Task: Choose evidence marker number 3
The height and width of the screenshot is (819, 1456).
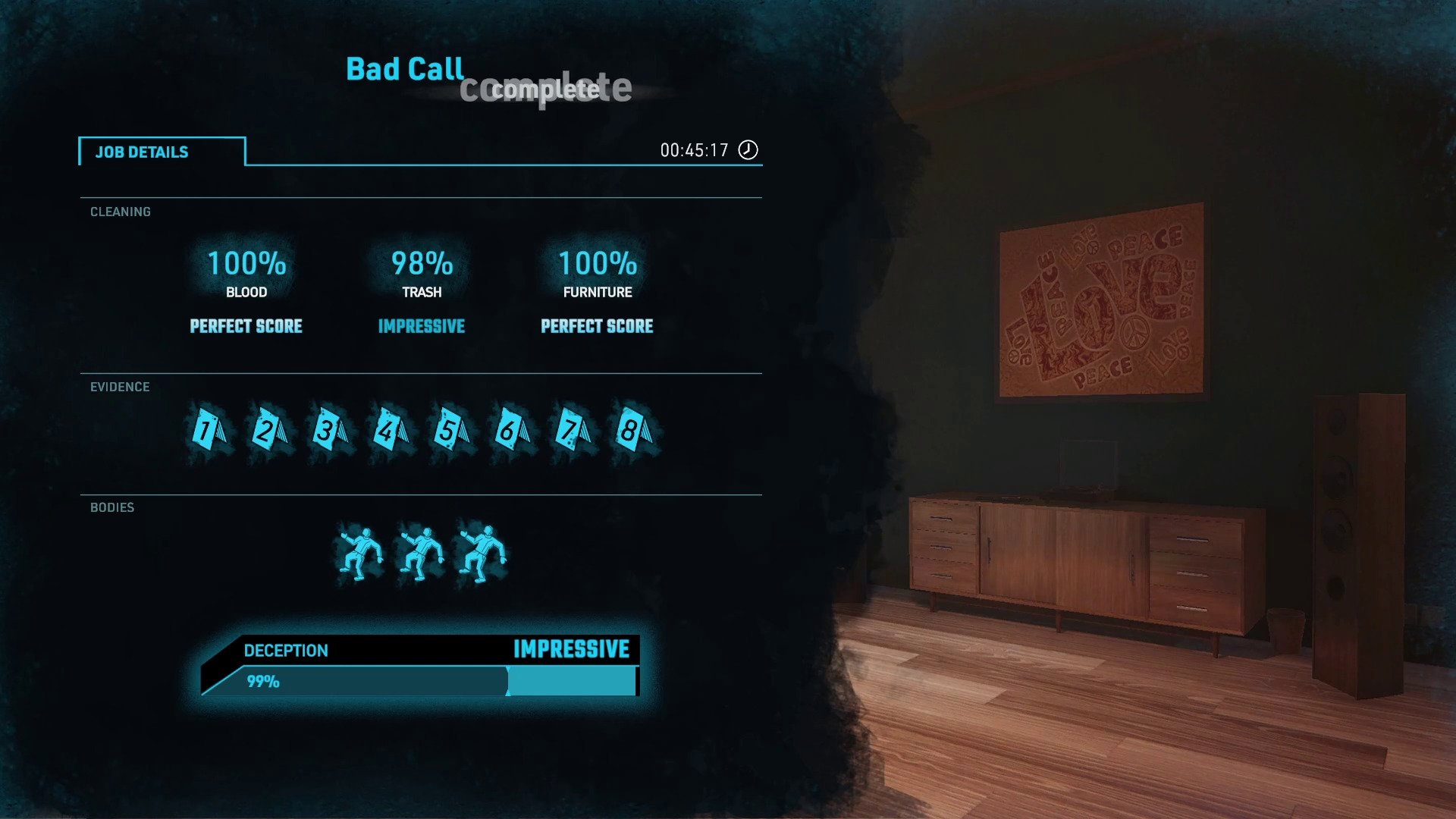Action: click(x=329, y=431)
